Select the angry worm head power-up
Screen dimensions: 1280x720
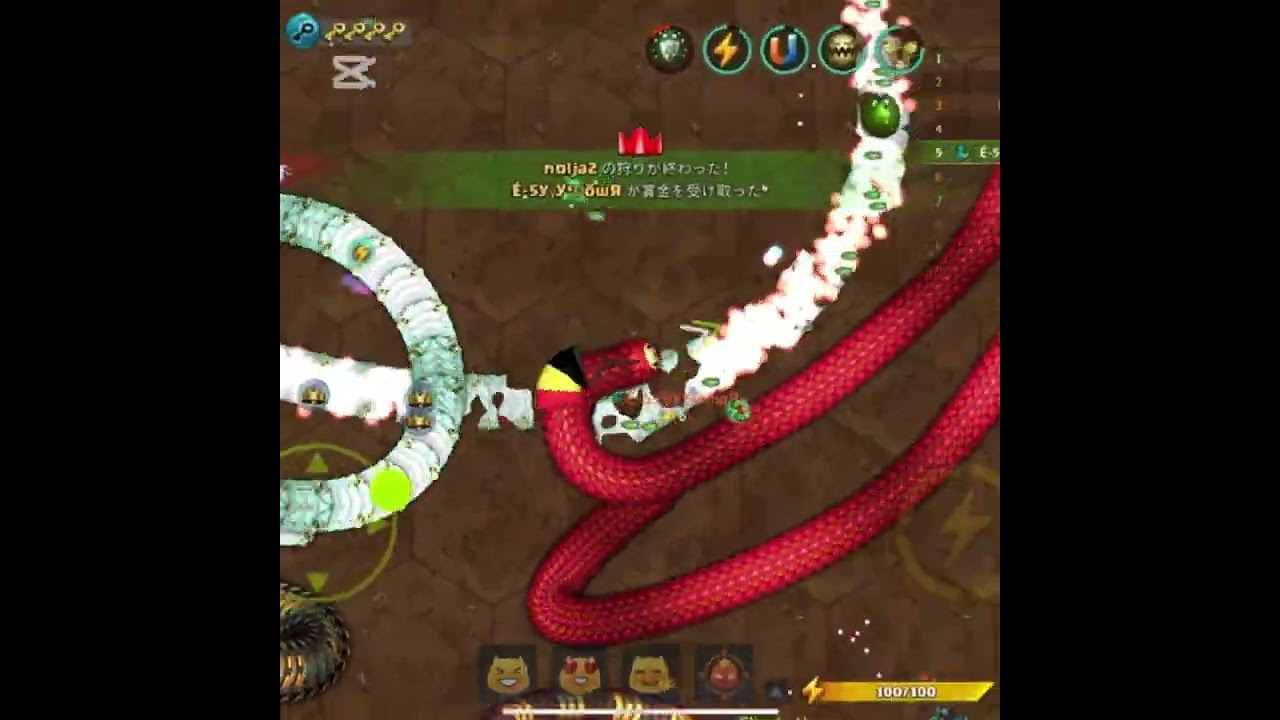click(x=841, y=48)
